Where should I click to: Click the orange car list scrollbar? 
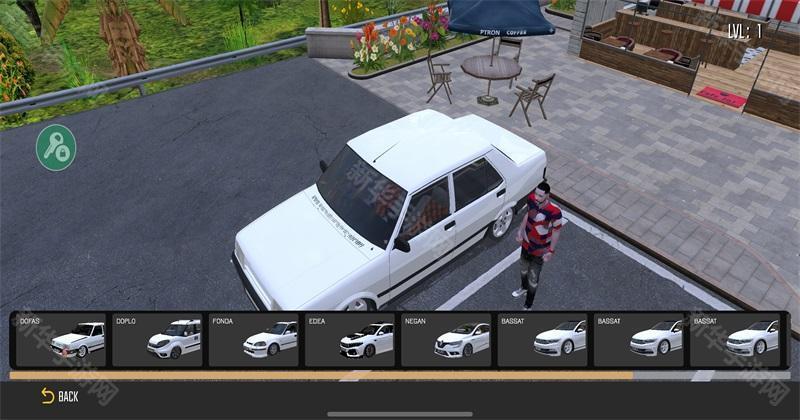320,376
